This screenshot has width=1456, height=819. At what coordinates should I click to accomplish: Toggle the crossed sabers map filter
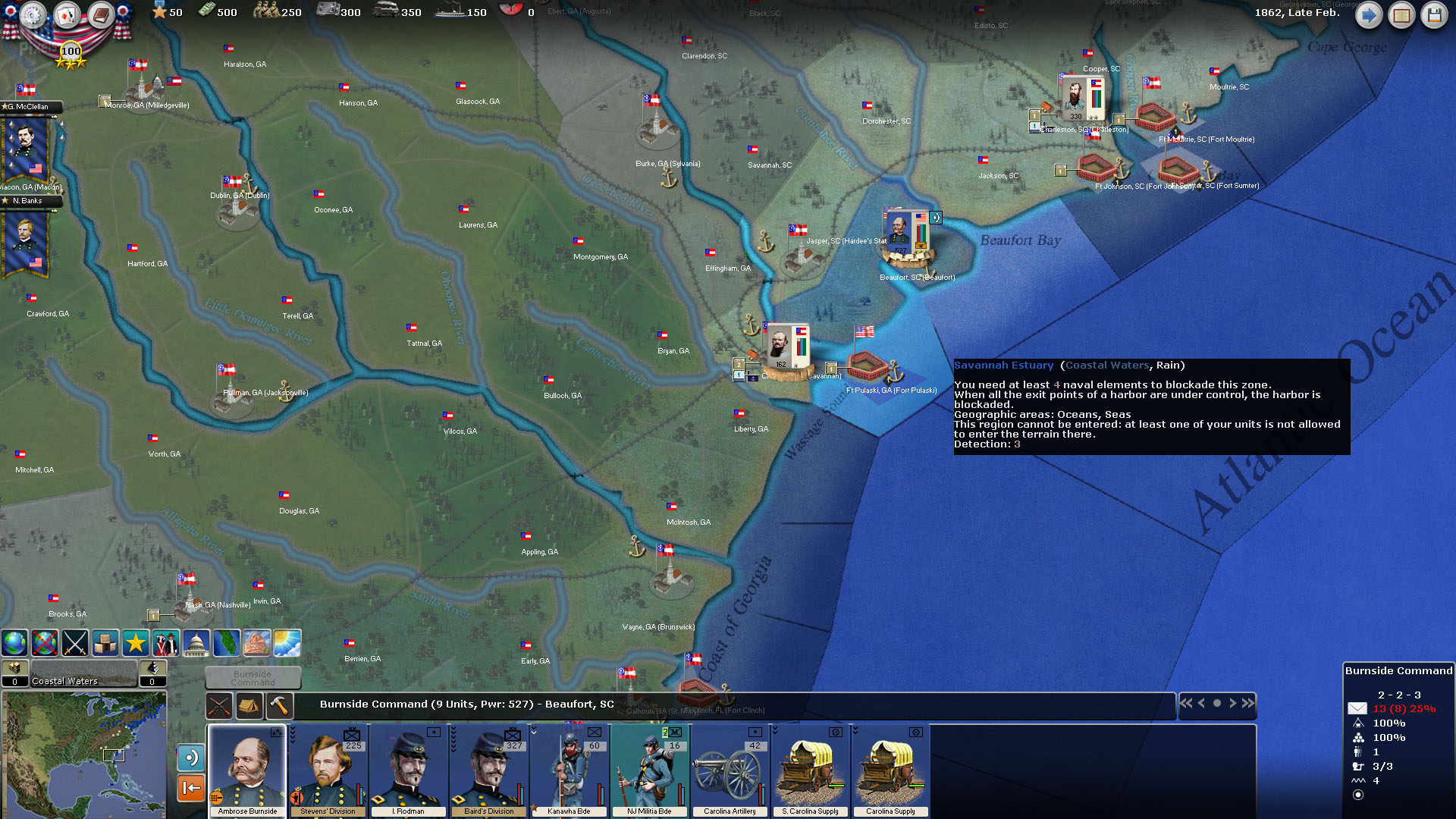[x=75, y=643]
